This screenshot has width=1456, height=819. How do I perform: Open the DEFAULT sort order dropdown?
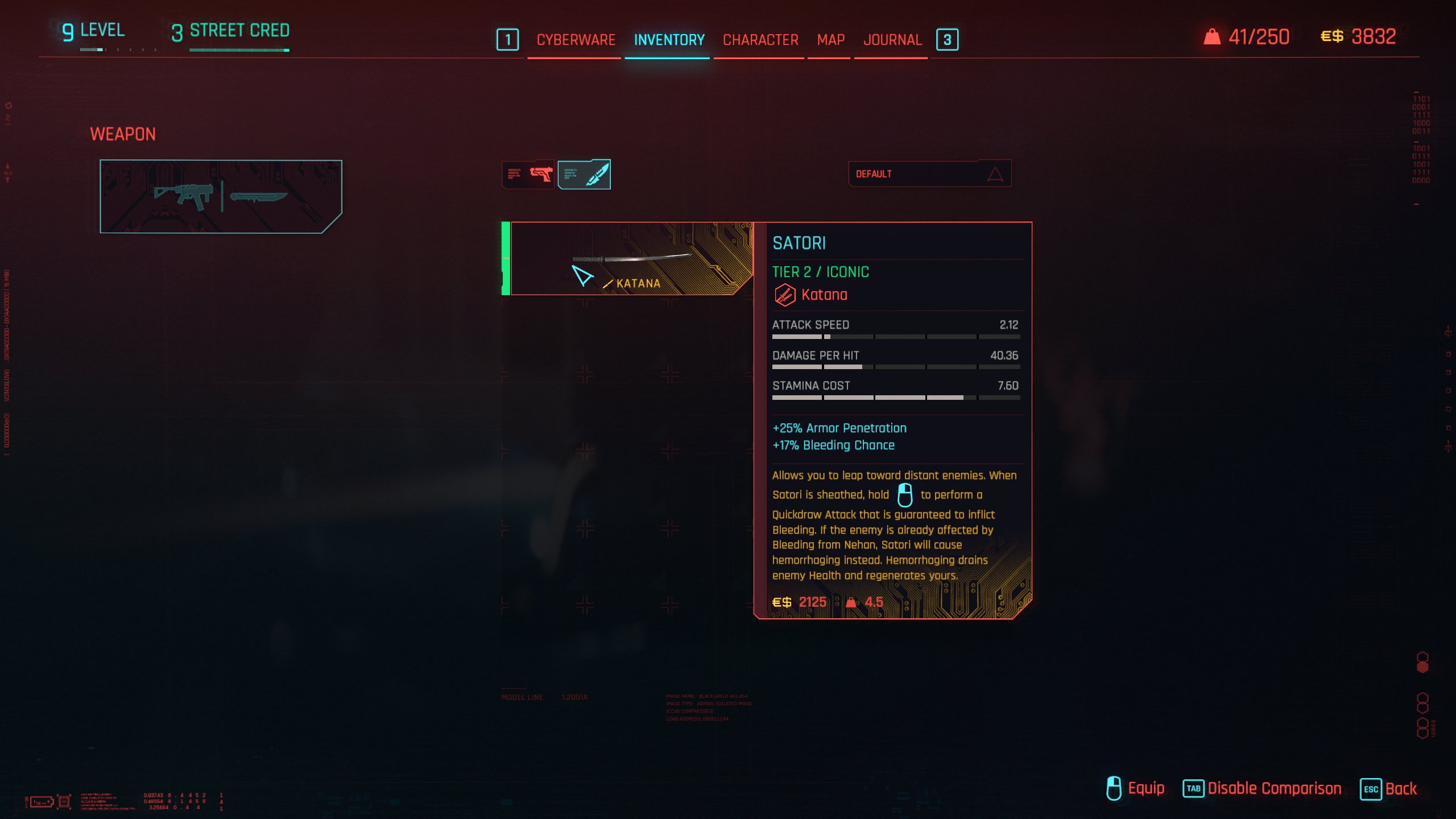tap(929, 174)
